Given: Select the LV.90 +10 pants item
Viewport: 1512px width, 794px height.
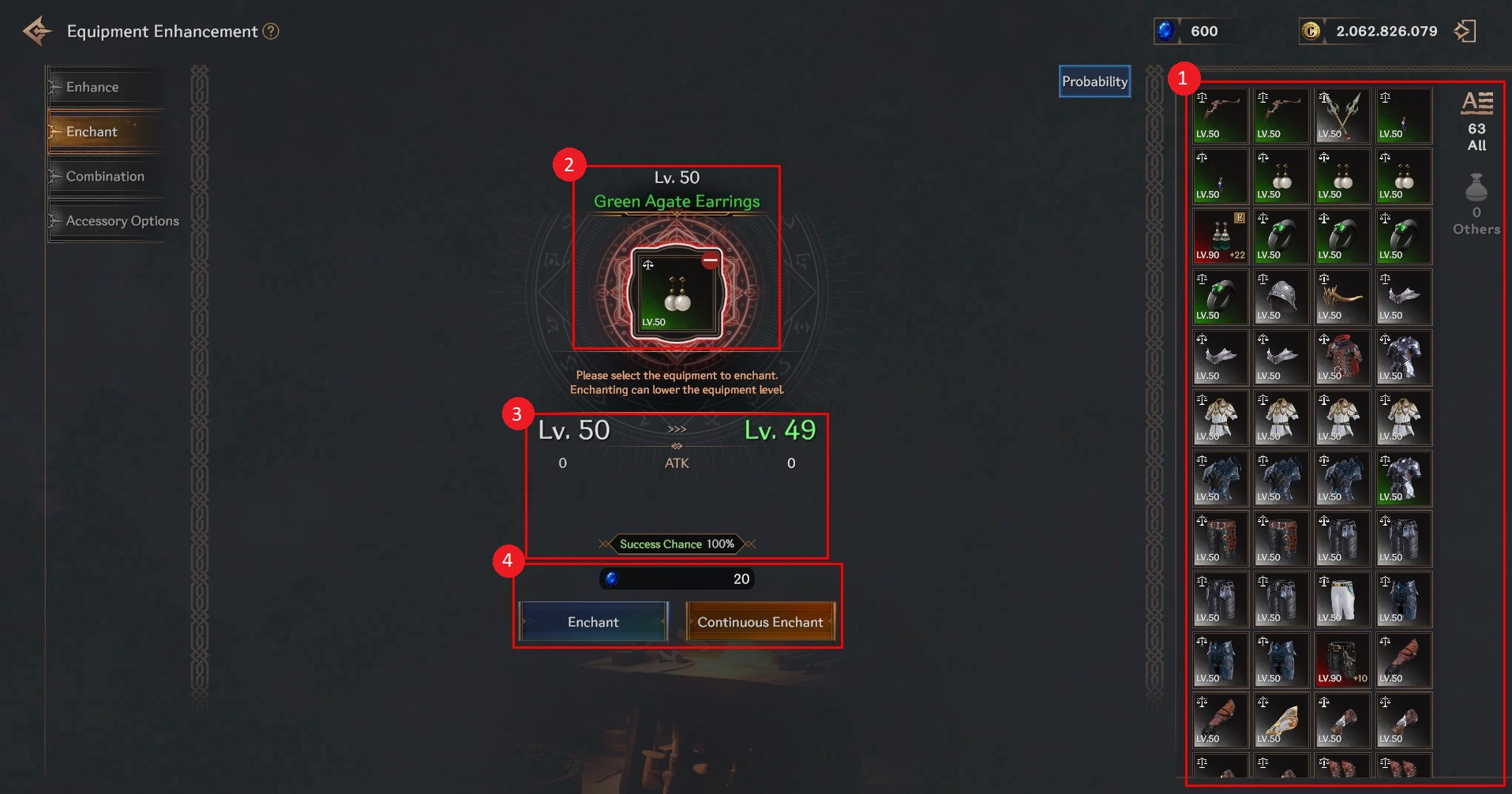Looking at the screenshot, I should coord(1342,660).
